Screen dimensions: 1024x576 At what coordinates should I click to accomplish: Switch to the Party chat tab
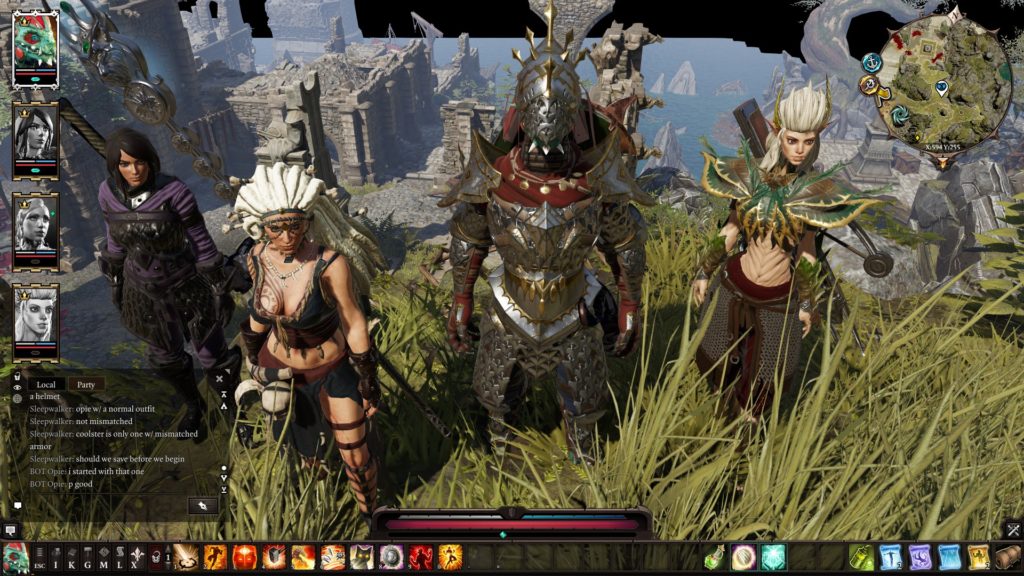coord(86,384)
